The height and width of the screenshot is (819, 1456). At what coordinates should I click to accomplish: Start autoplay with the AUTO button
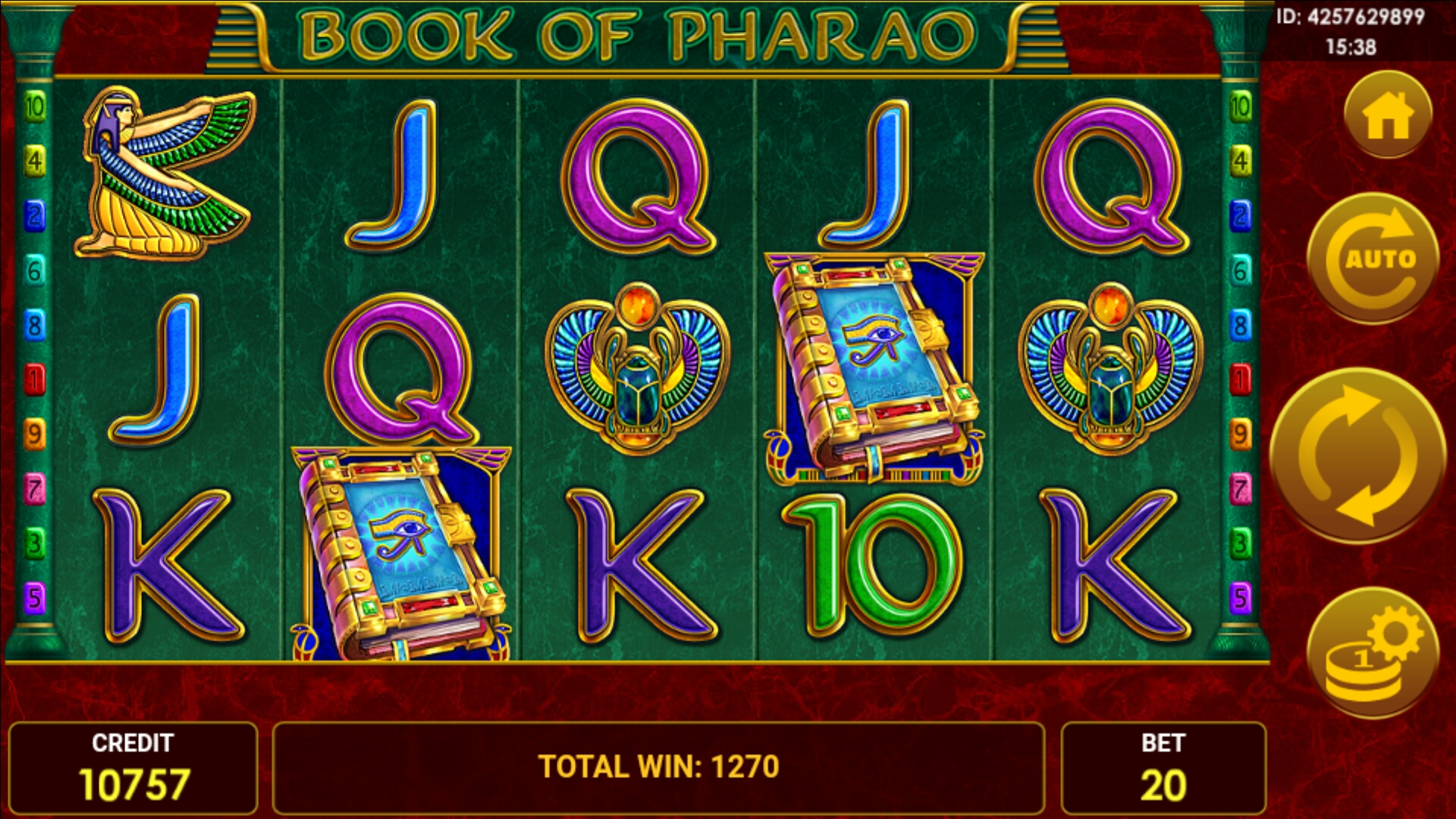click(1373, 259)
